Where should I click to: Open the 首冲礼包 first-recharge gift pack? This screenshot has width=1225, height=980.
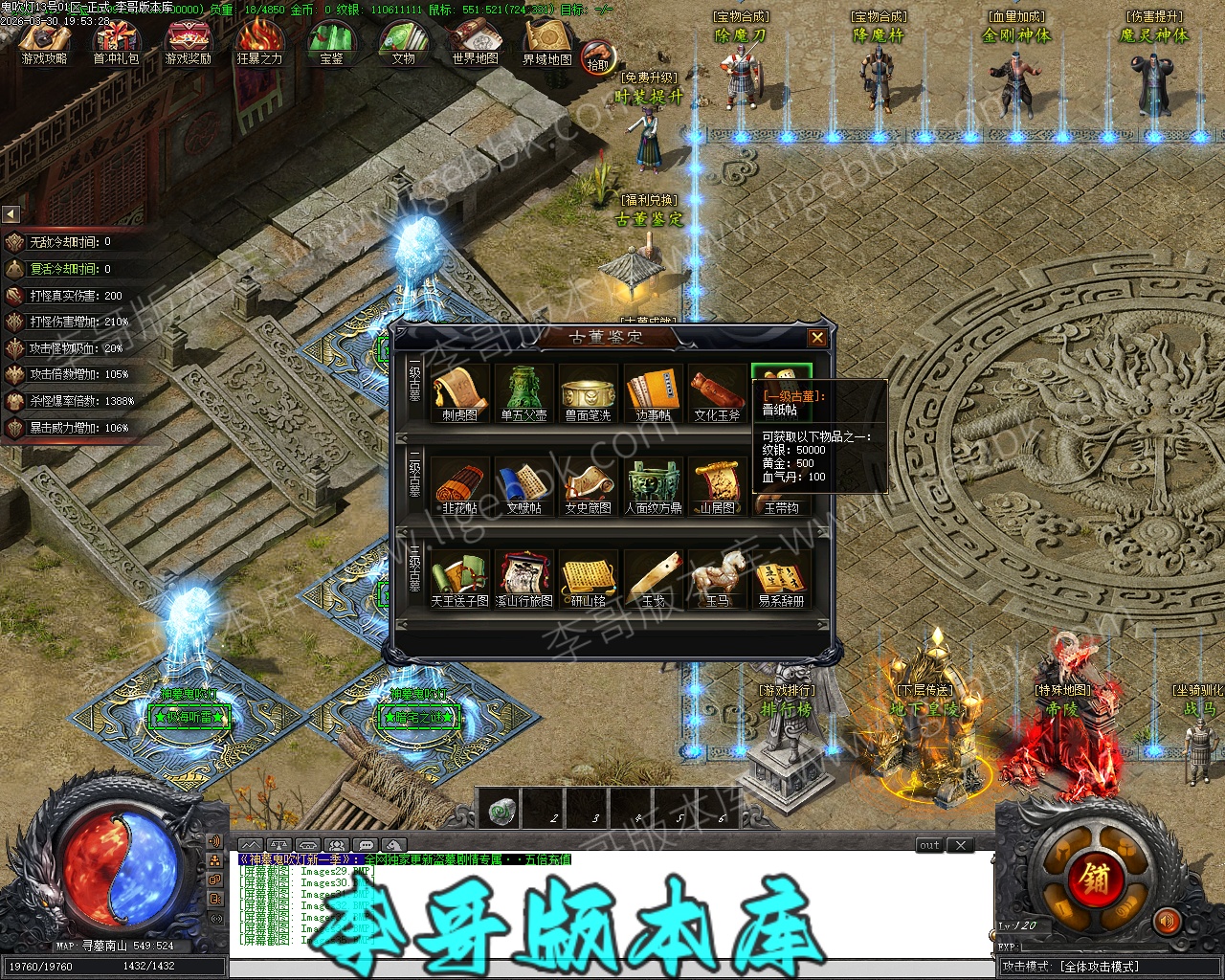[x=116, y=42]
